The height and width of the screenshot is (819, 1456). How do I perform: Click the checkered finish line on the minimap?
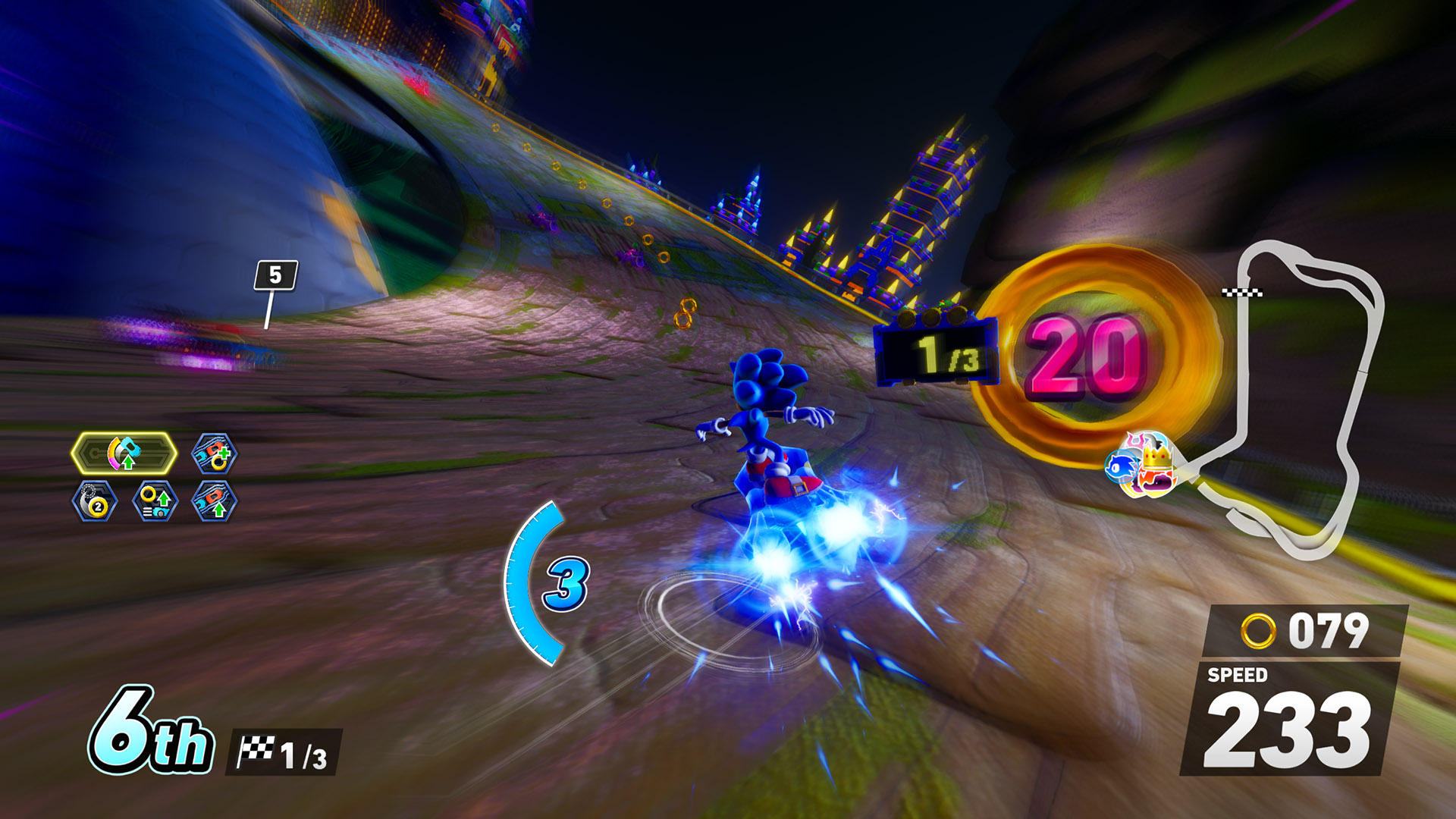click(x=1242, y=292)
